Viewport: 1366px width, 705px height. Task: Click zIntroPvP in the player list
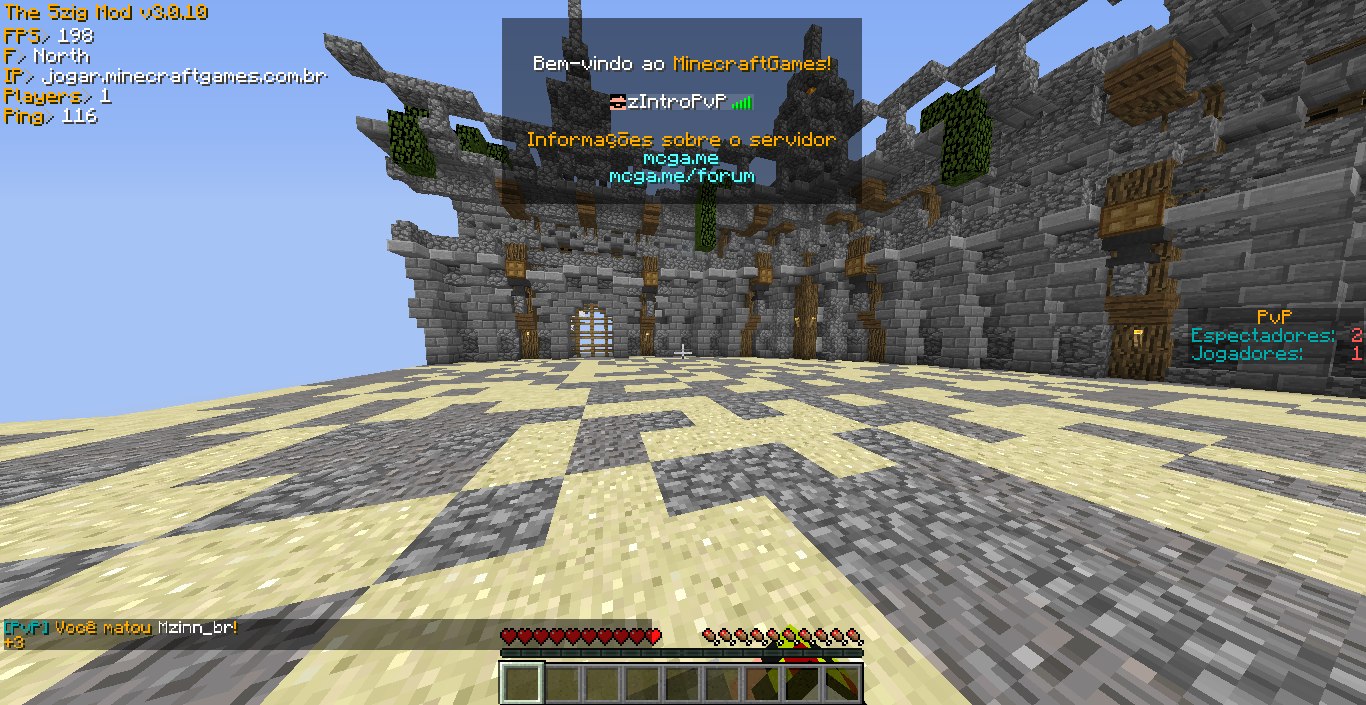676,102
